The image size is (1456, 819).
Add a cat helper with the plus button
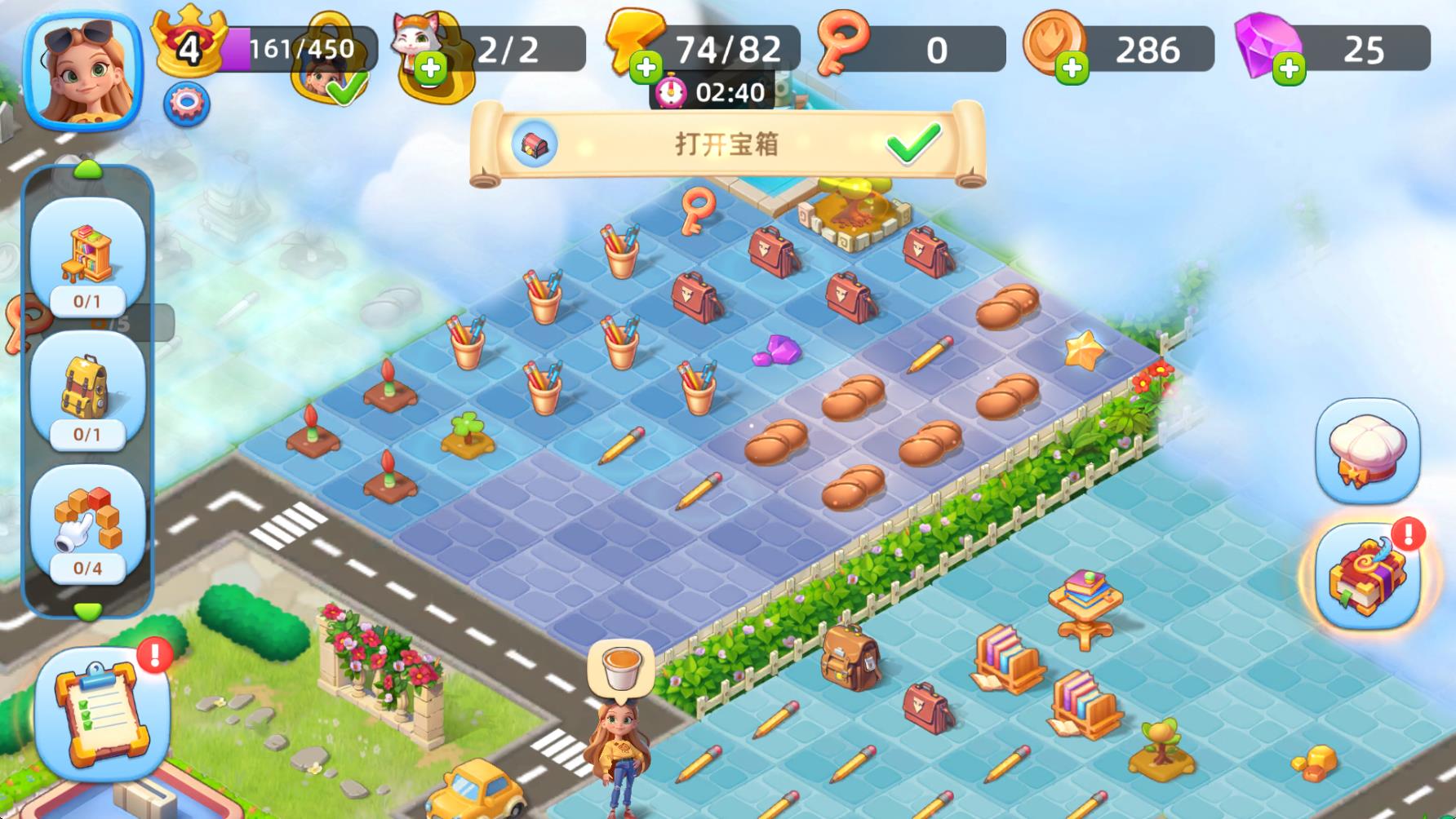(431, 68)
